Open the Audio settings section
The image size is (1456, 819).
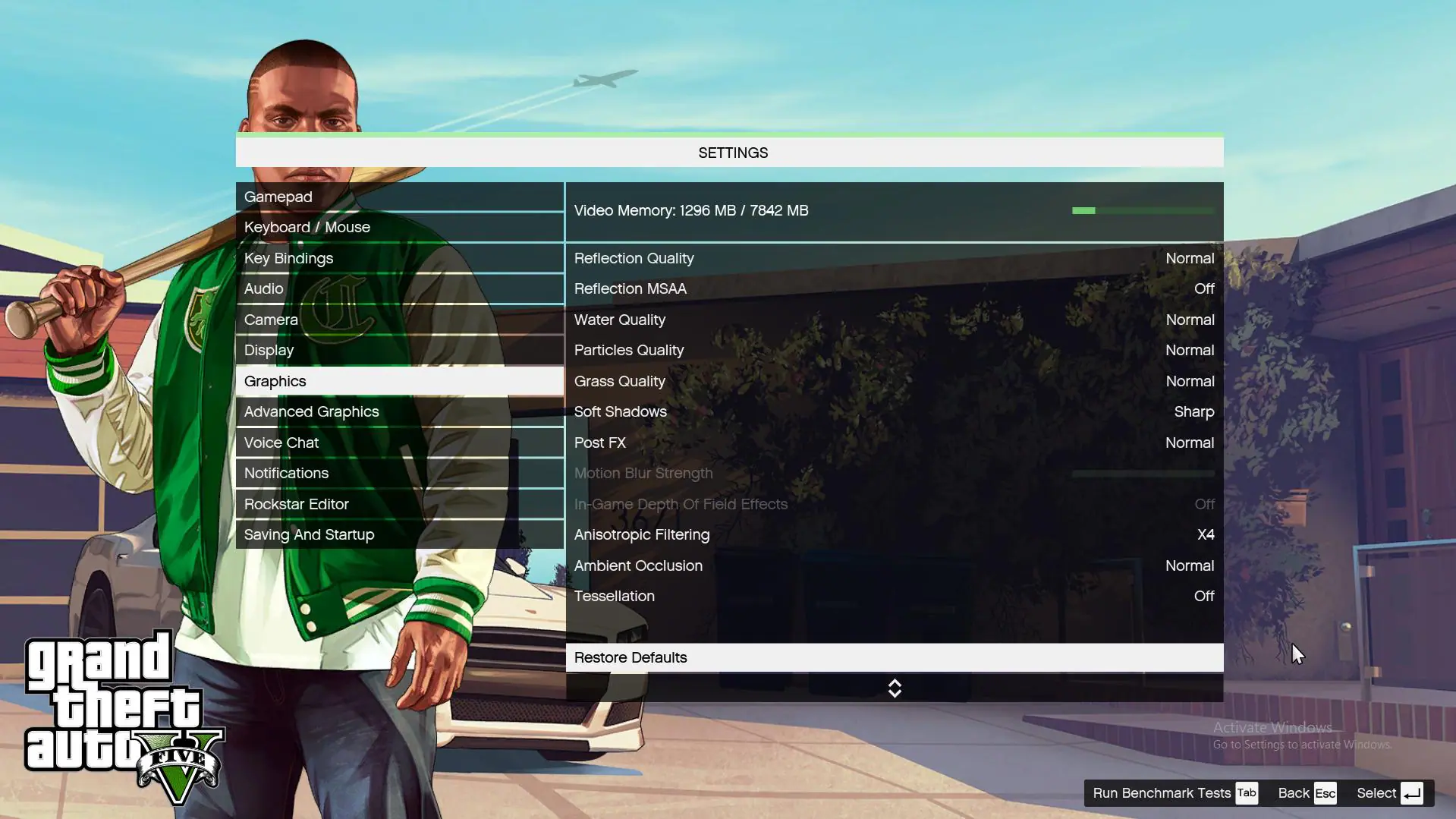click(x=263, y=288)
